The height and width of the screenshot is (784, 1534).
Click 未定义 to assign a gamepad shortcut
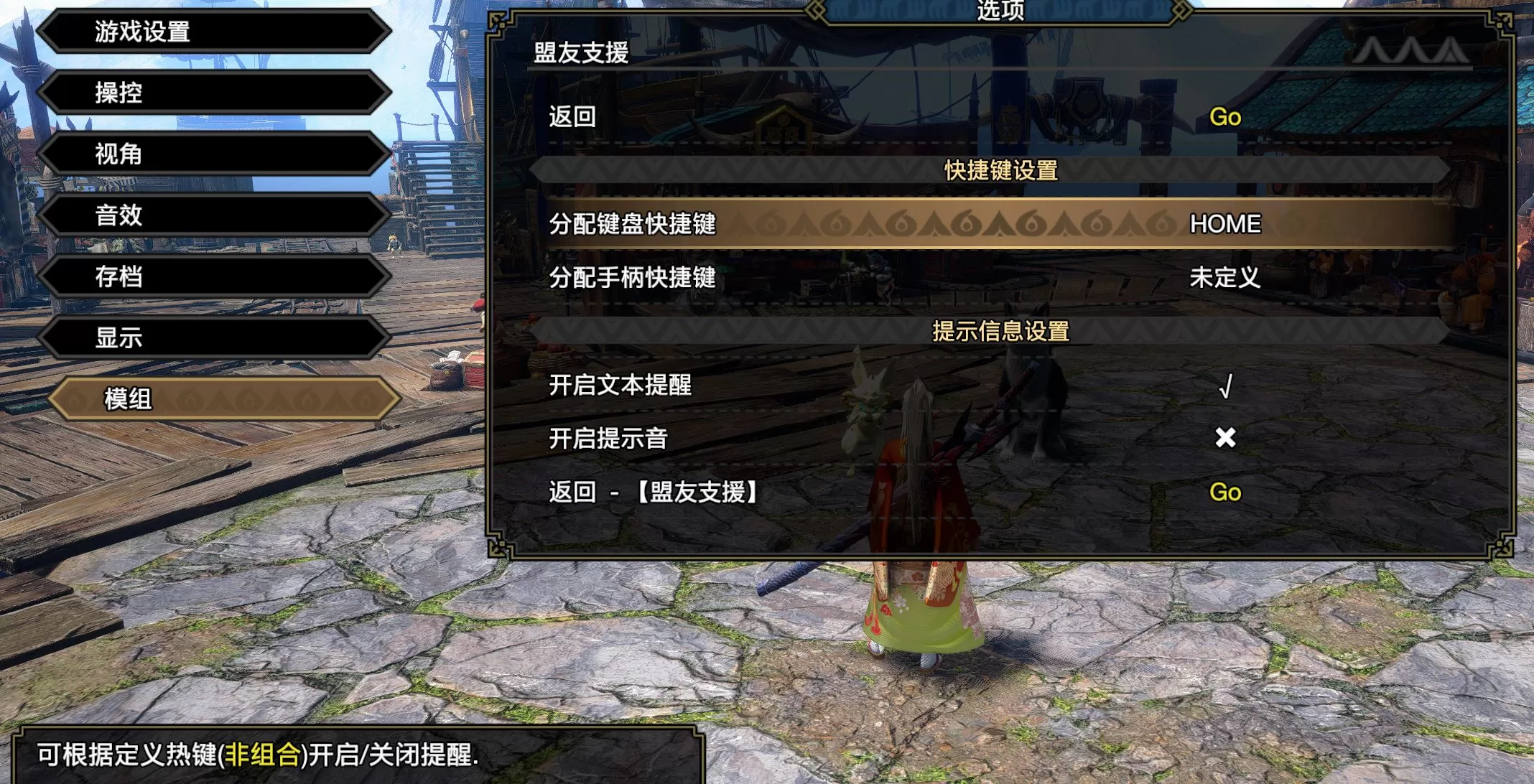coord(1224,279)
